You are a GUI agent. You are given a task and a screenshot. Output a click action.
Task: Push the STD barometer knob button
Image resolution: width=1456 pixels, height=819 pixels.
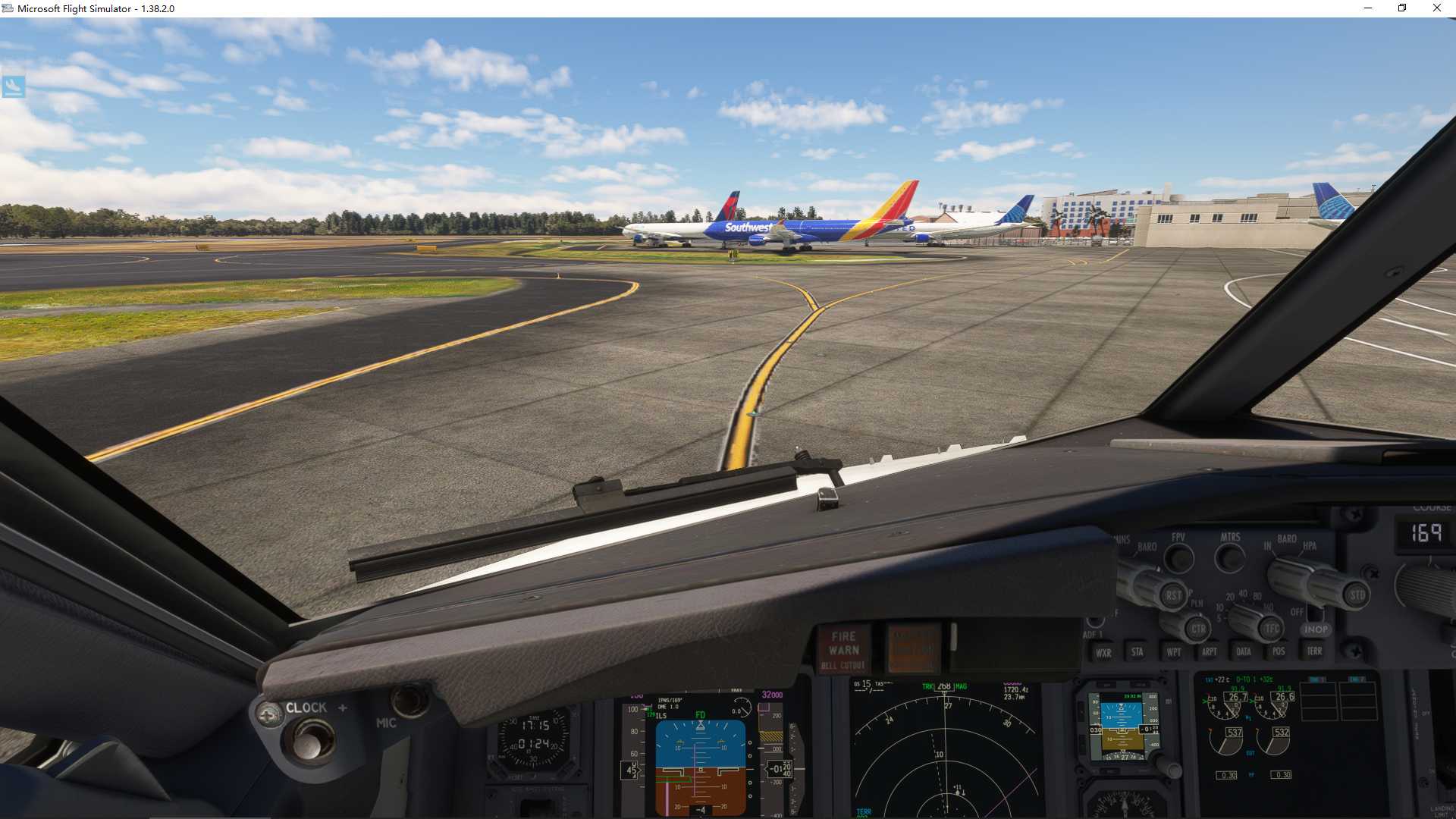click(1357, 595)
